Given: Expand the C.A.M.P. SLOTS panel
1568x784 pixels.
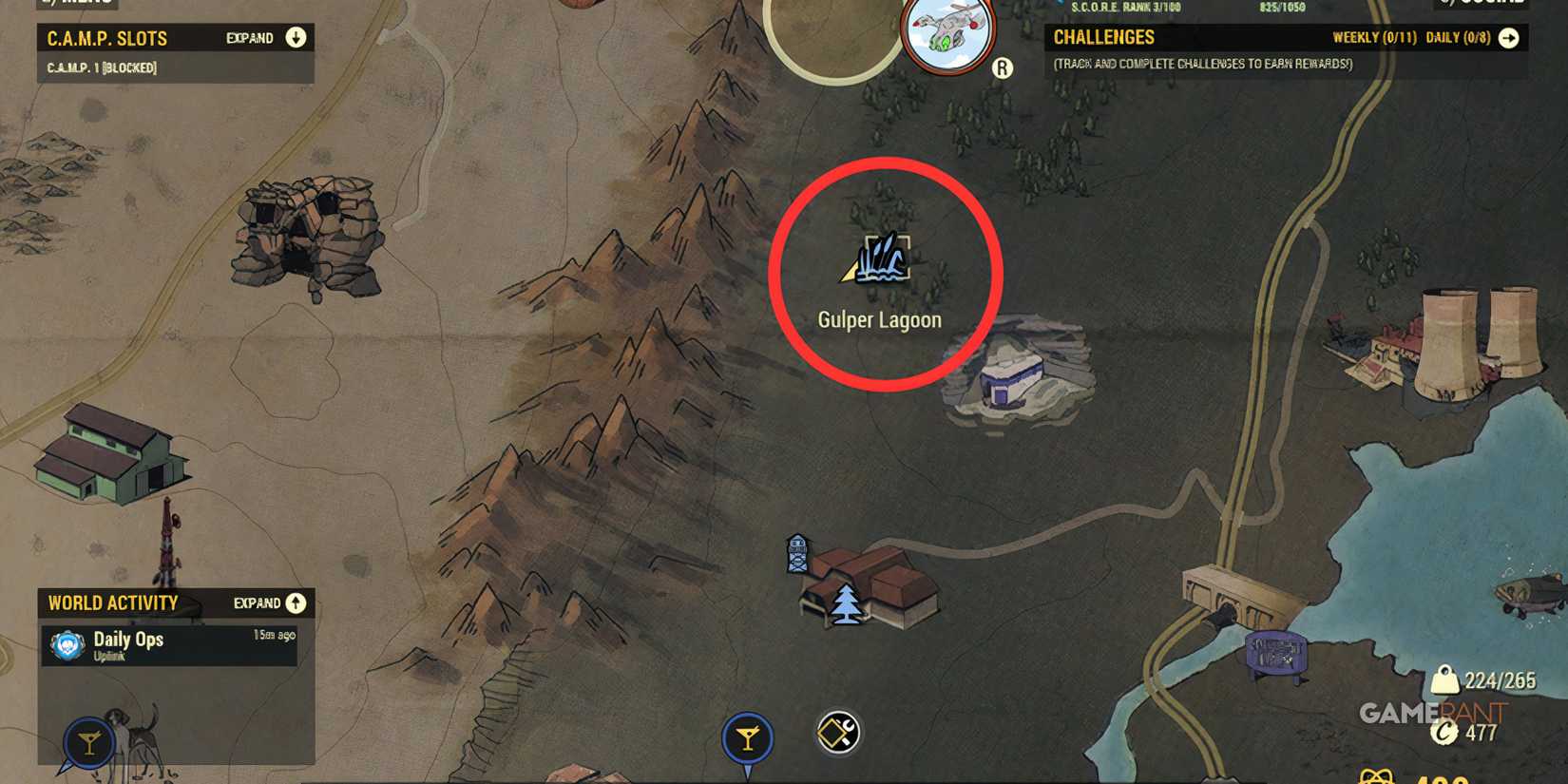Looking at the screenshot, I should pos(296,37).
